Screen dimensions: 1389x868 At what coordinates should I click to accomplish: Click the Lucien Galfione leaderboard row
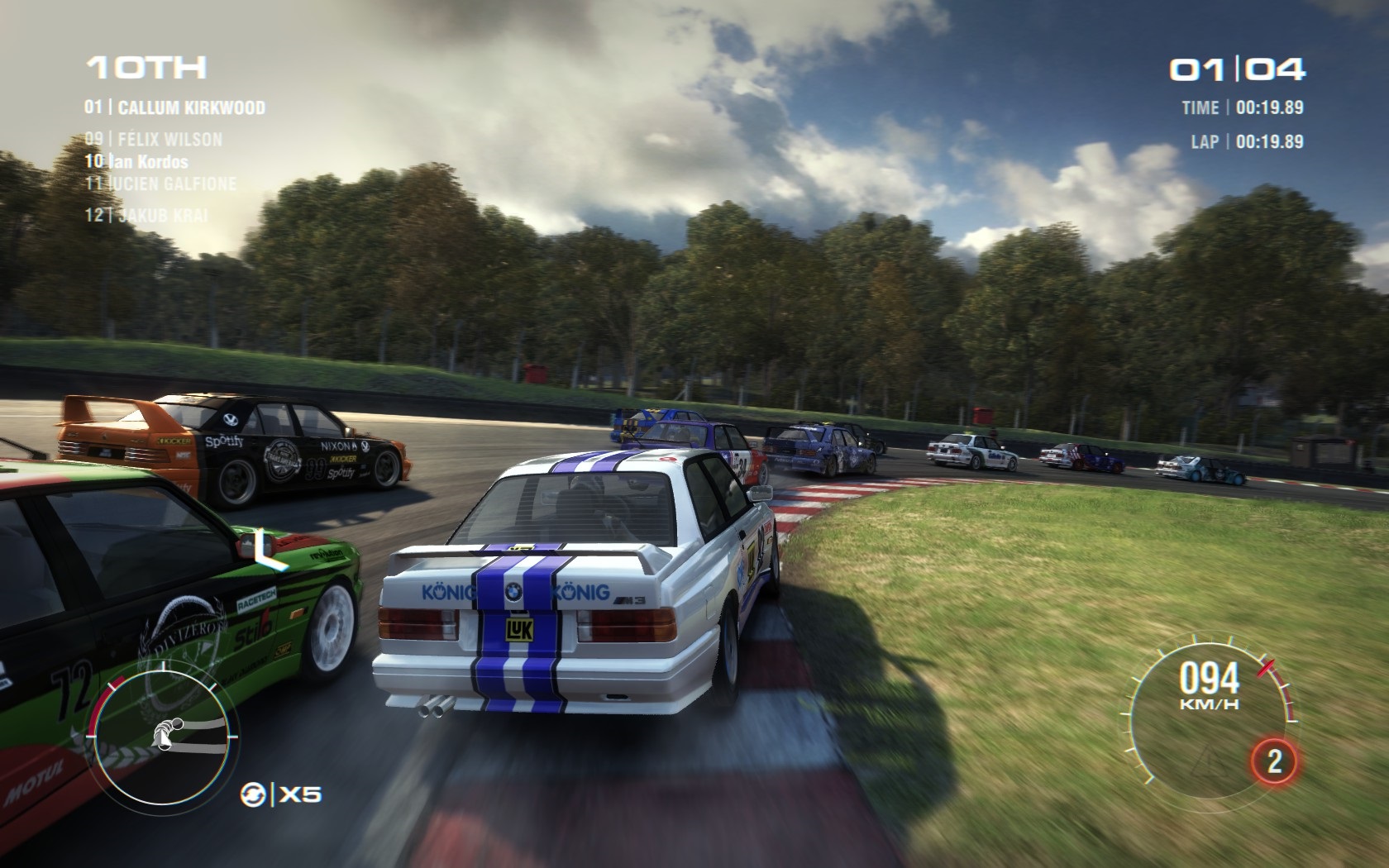tap(160, 184)
